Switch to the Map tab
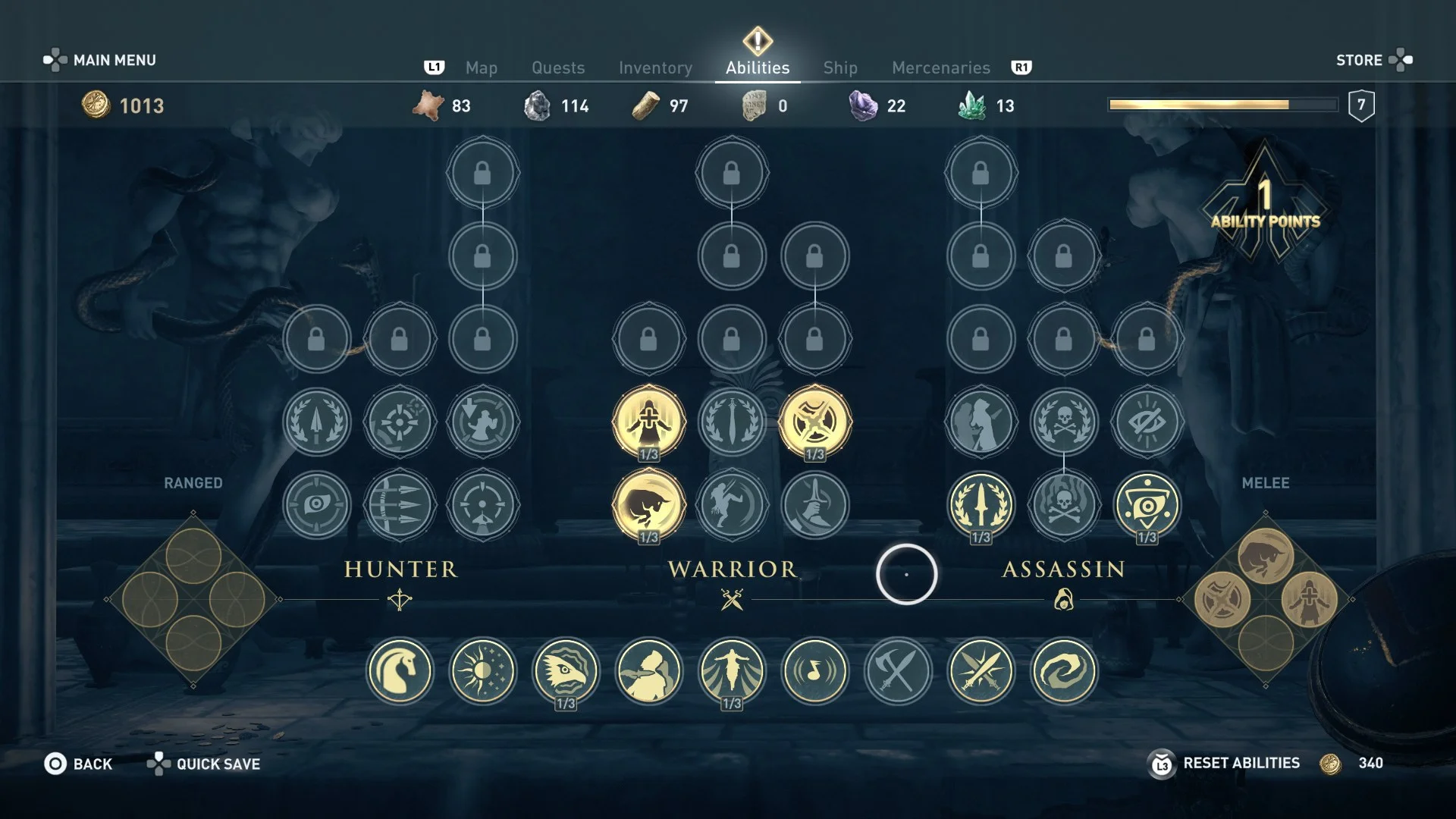The image size is (1456, 819). coord(481,67)
